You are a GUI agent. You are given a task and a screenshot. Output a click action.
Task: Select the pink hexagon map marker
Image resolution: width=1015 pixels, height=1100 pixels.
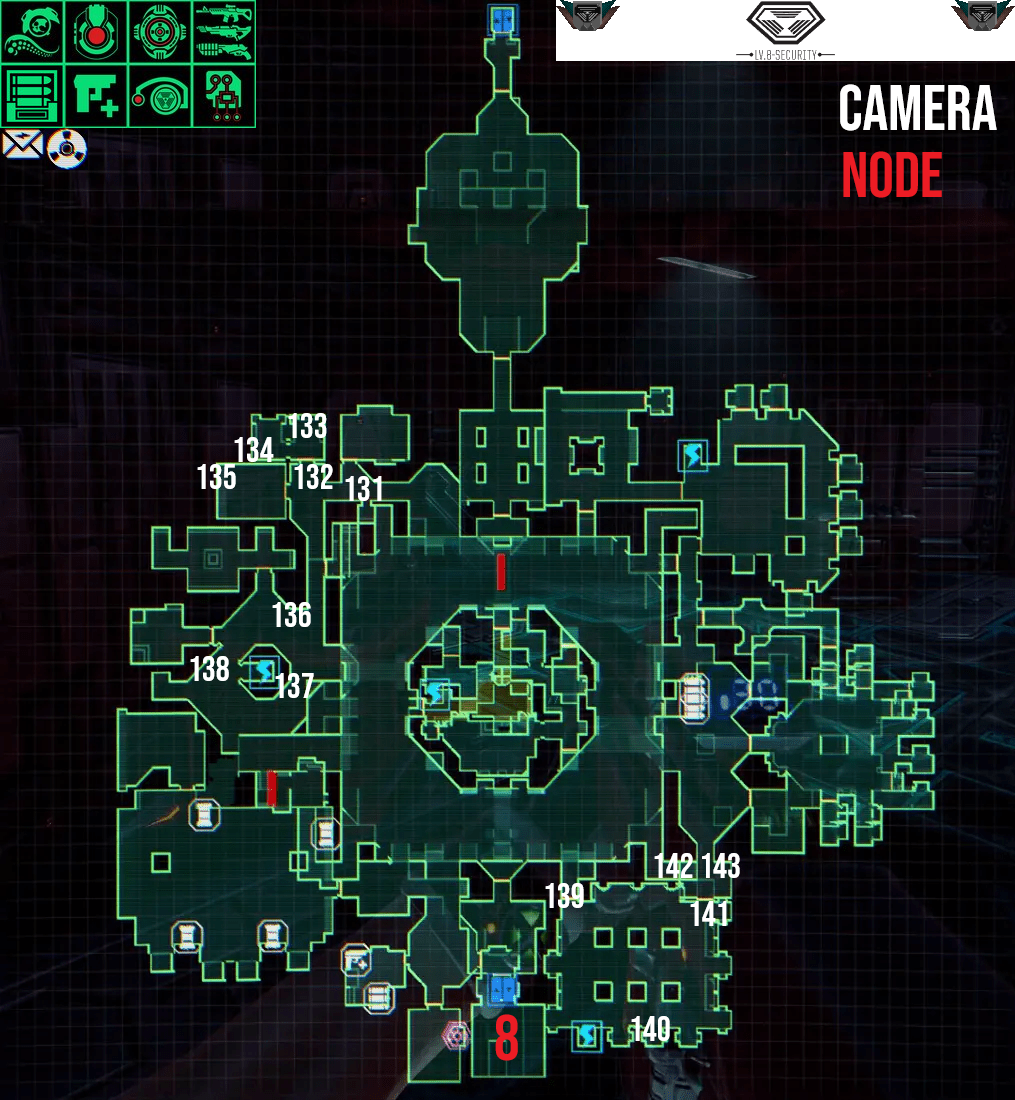456,1036
